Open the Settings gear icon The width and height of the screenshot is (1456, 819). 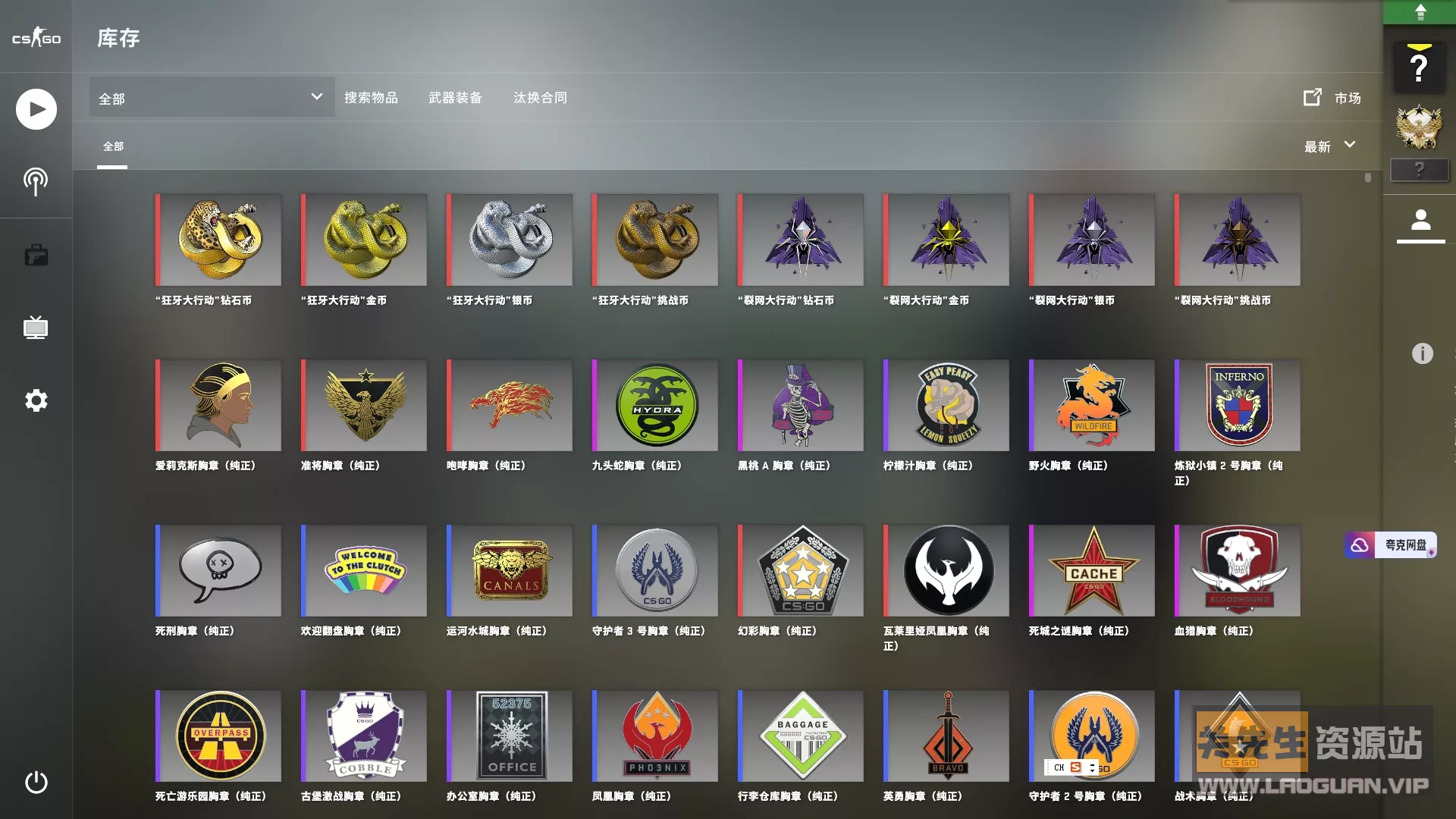[x=36, y=400]
